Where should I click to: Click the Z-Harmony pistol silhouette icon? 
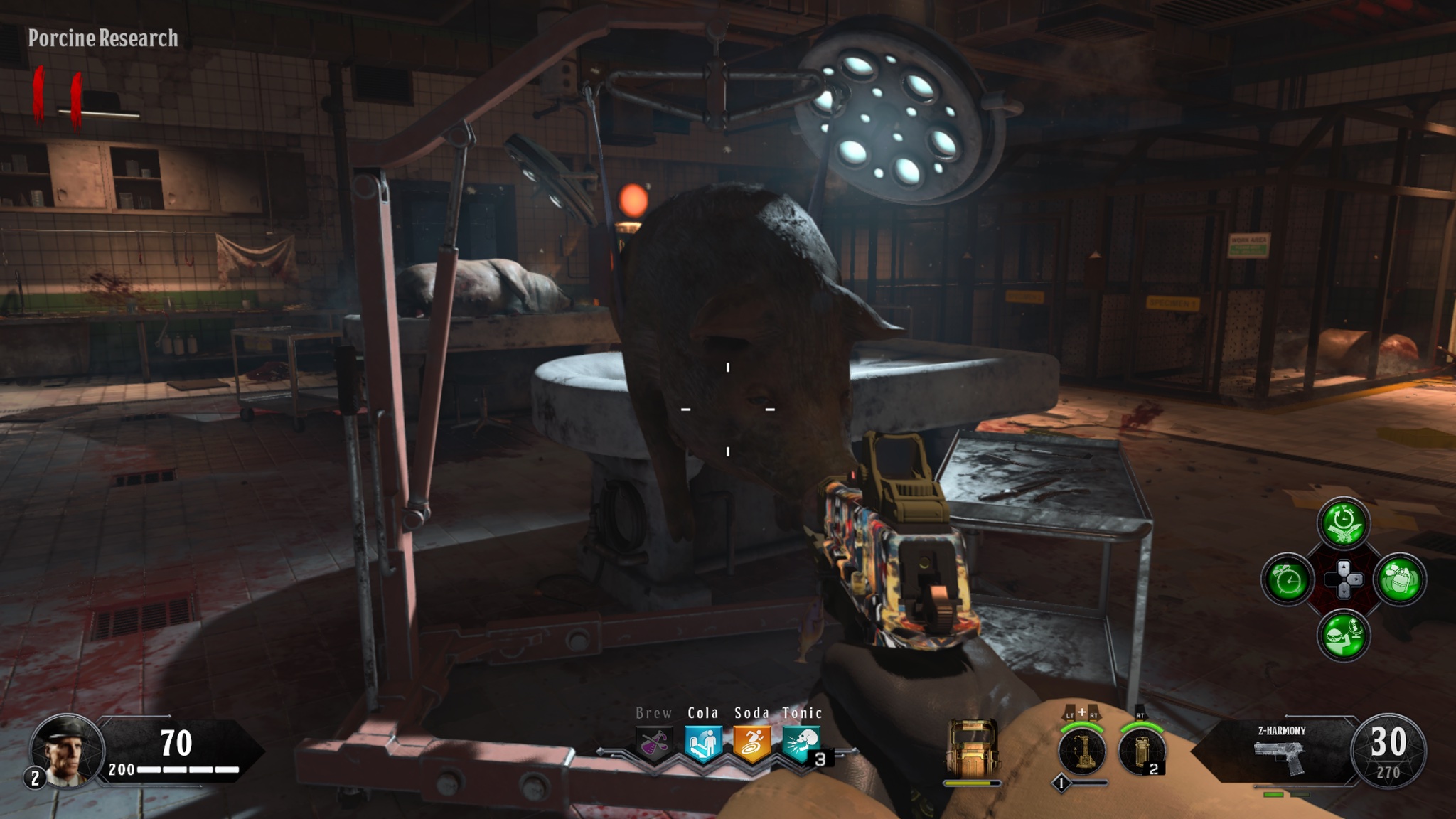coord(1278,756)
